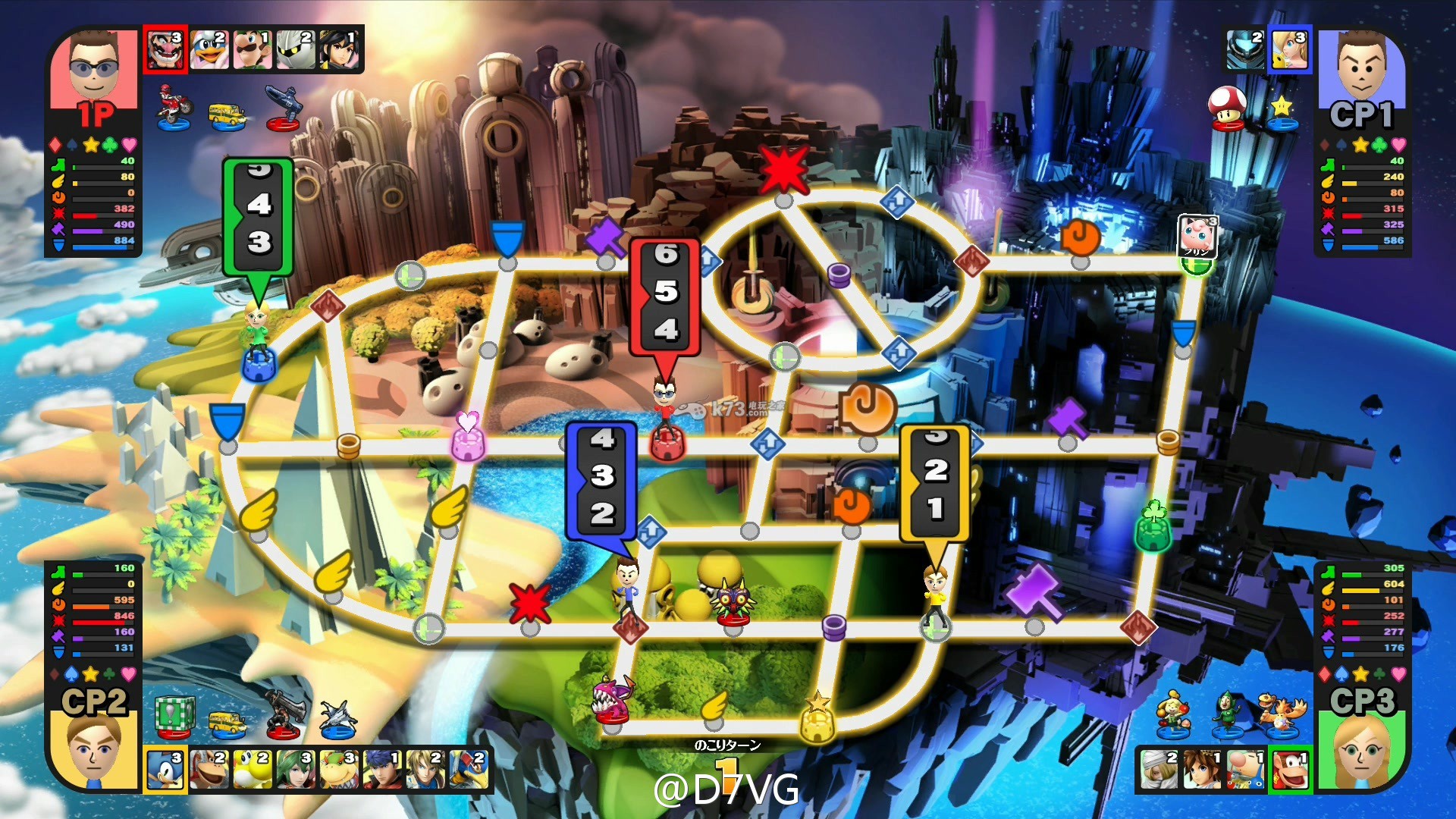Image resolution: width=1456 pixels, height=819 pixels.
Task: Click CP1's Mii player portrait
Action: click(1361, 67)
